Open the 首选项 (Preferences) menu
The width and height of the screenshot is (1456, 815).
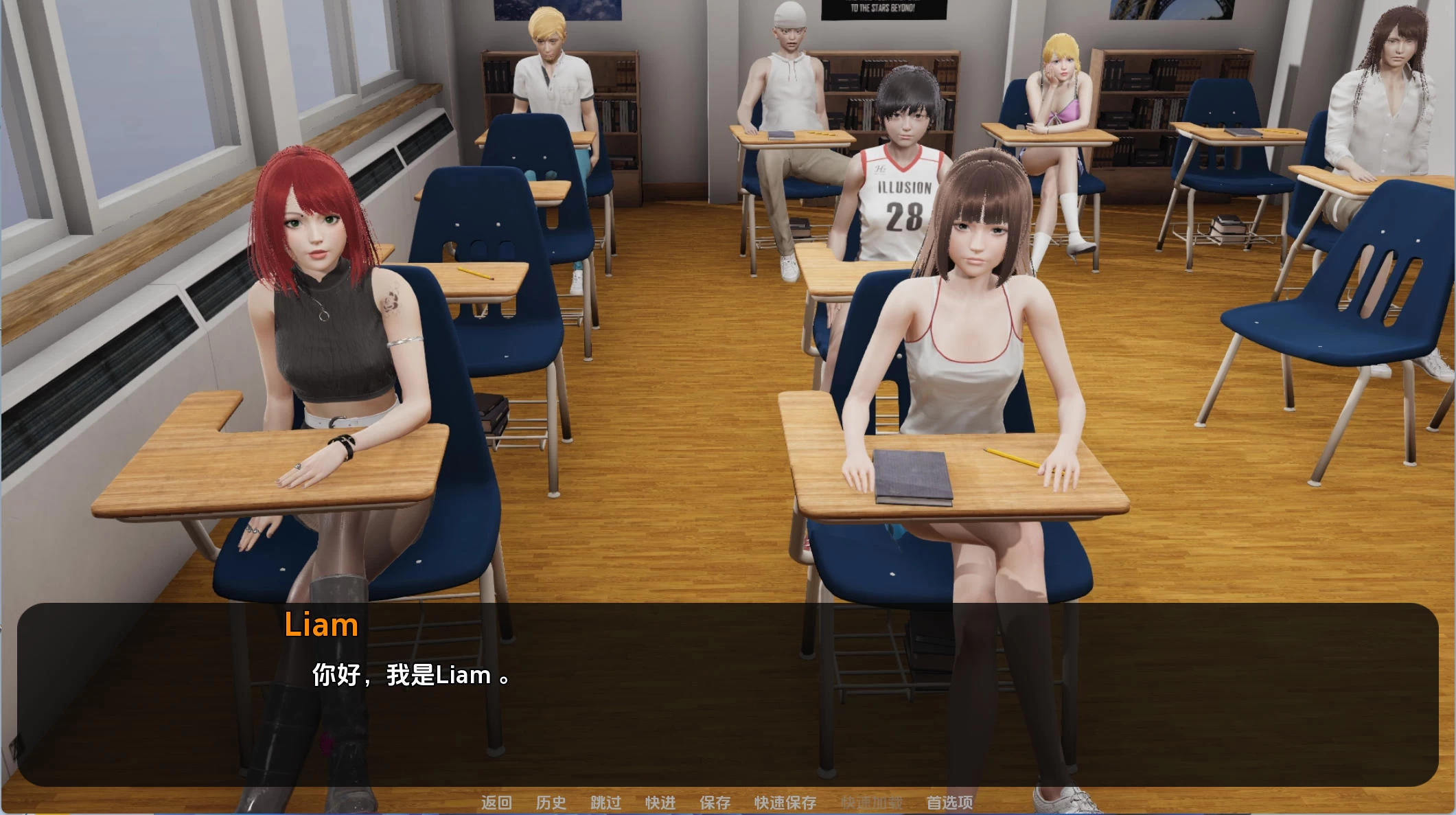(949, 803)
